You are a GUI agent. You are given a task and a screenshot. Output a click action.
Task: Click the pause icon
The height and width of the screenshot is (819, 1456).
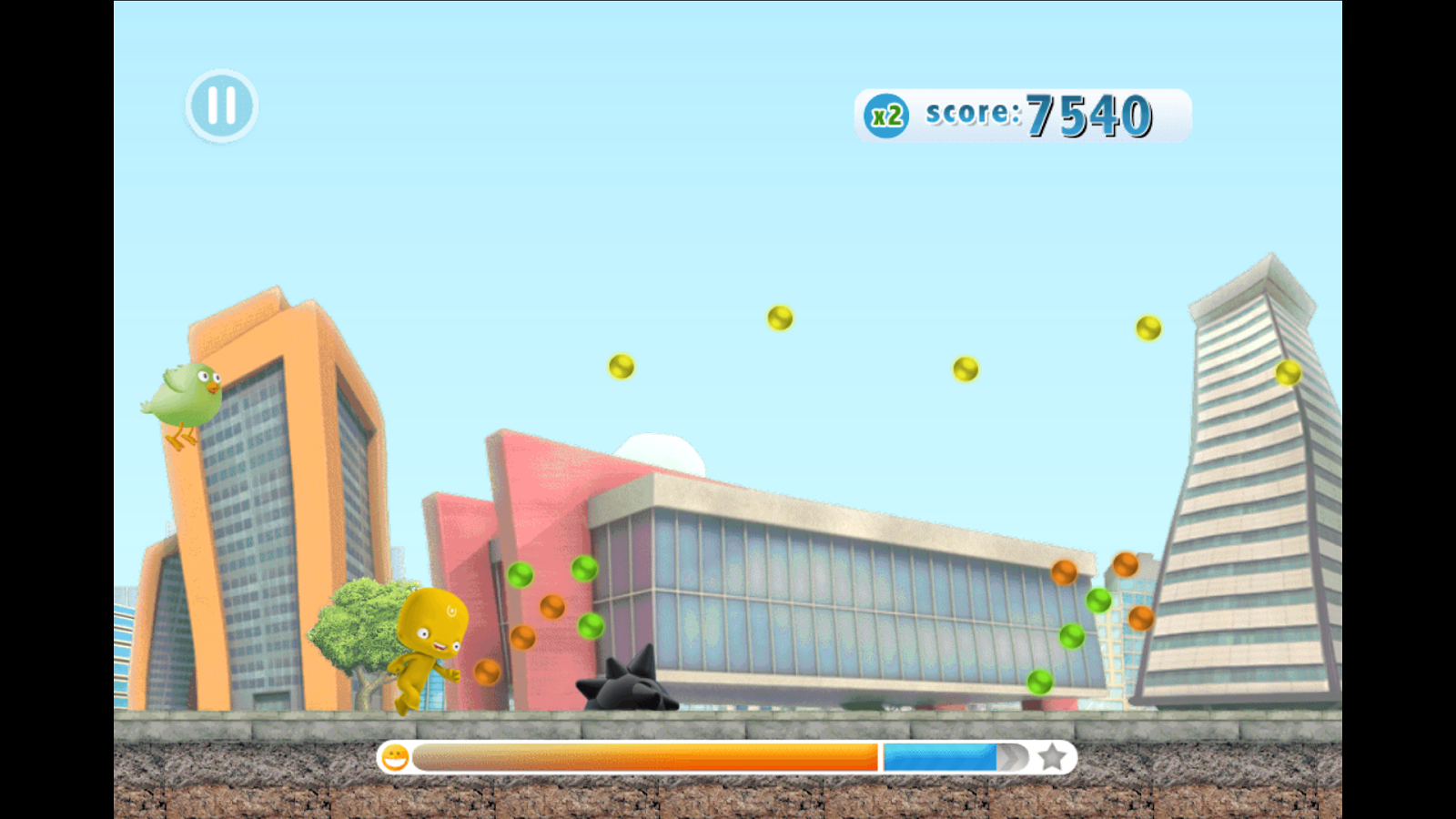click(x=221, y=106)
